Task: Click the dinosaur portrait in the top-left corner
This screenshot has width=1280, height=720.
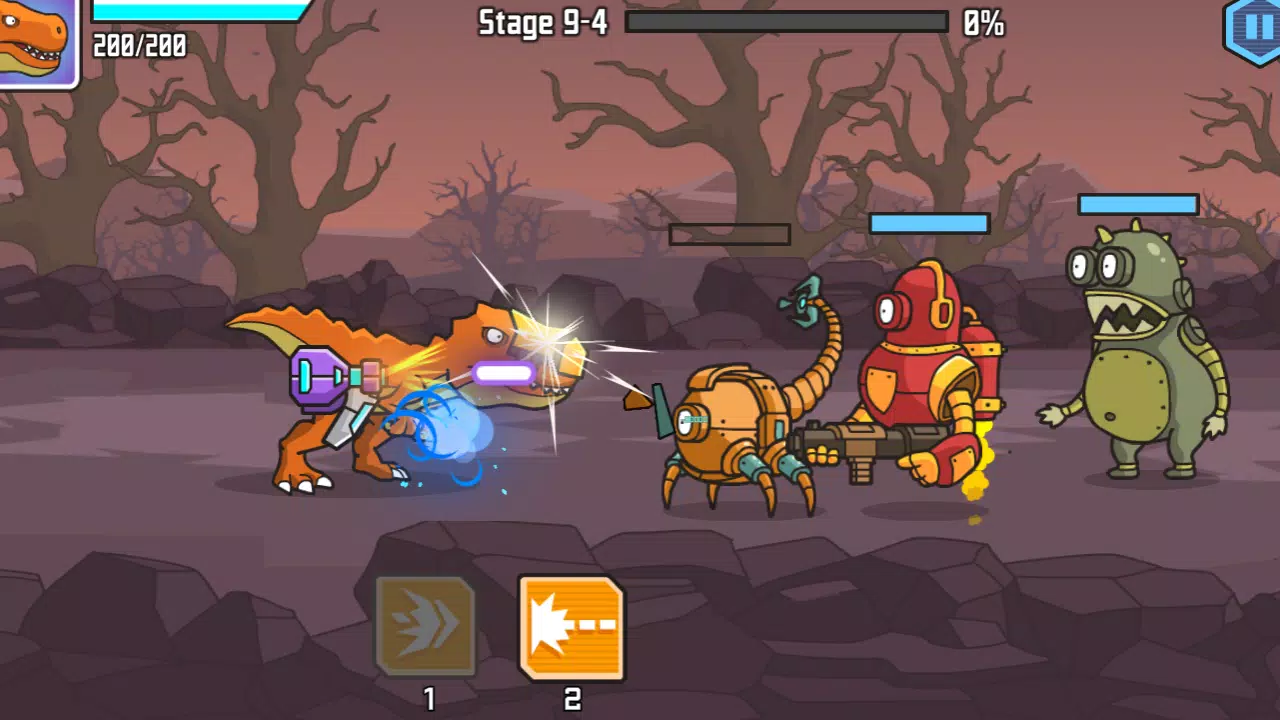Action: [x=37, y=44]
